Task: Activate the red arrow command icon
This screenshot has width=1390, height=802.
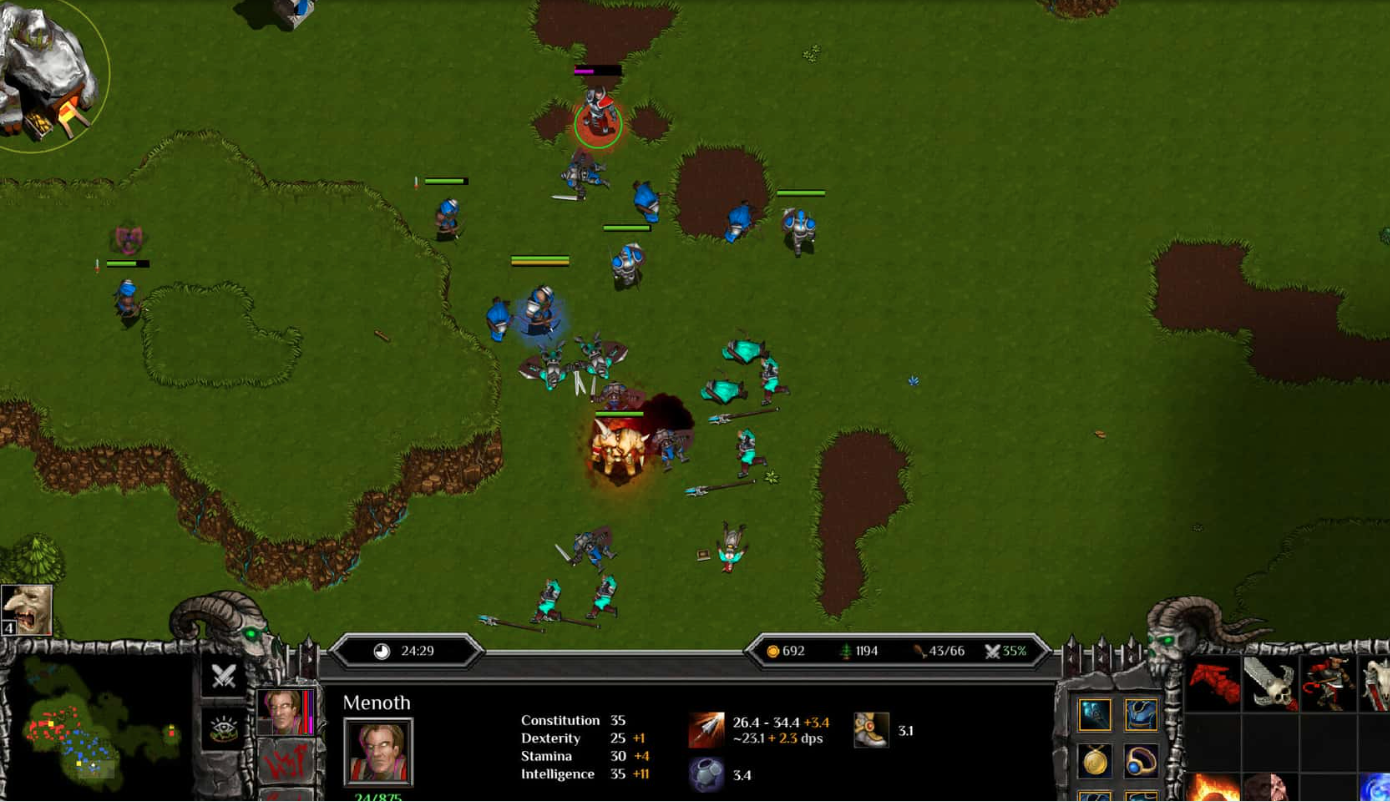Action: (x=1213, y=684)
